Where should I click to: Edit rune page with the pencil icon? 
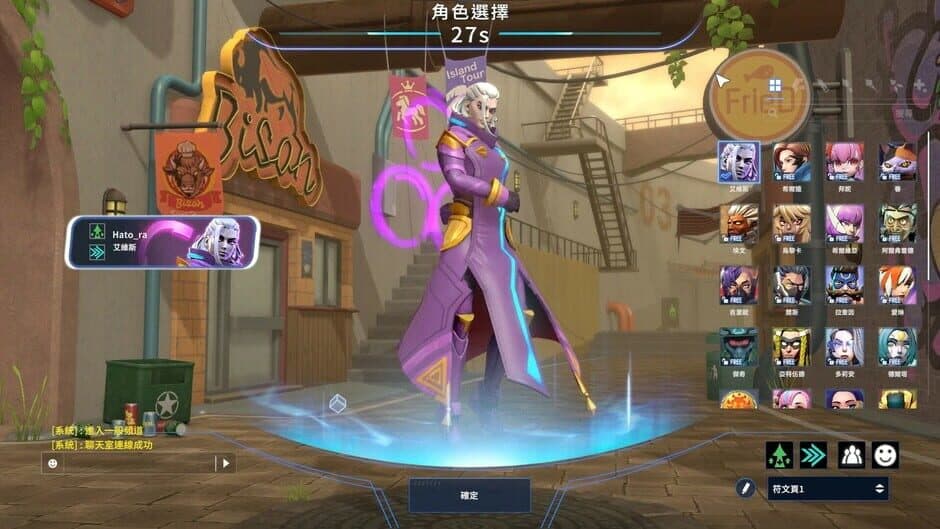(745, 488)
